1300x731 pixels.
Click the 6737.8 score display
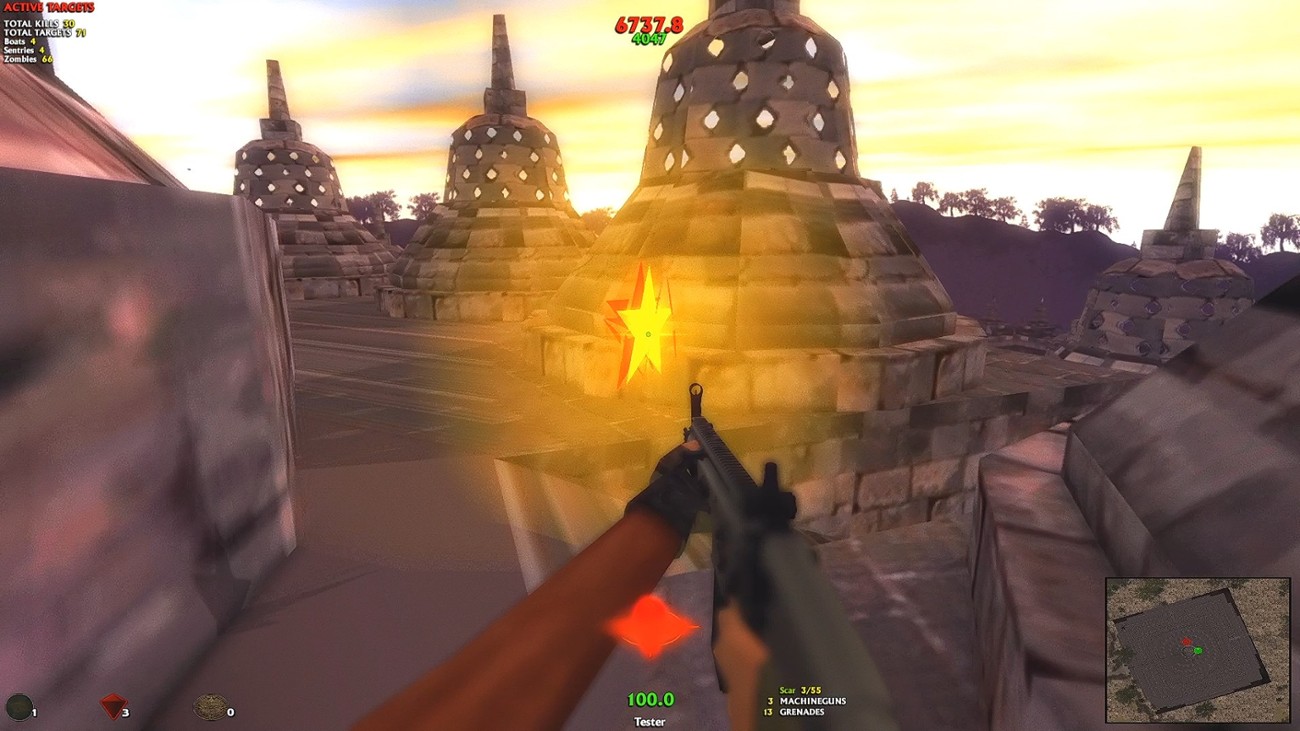coord(650,25)
